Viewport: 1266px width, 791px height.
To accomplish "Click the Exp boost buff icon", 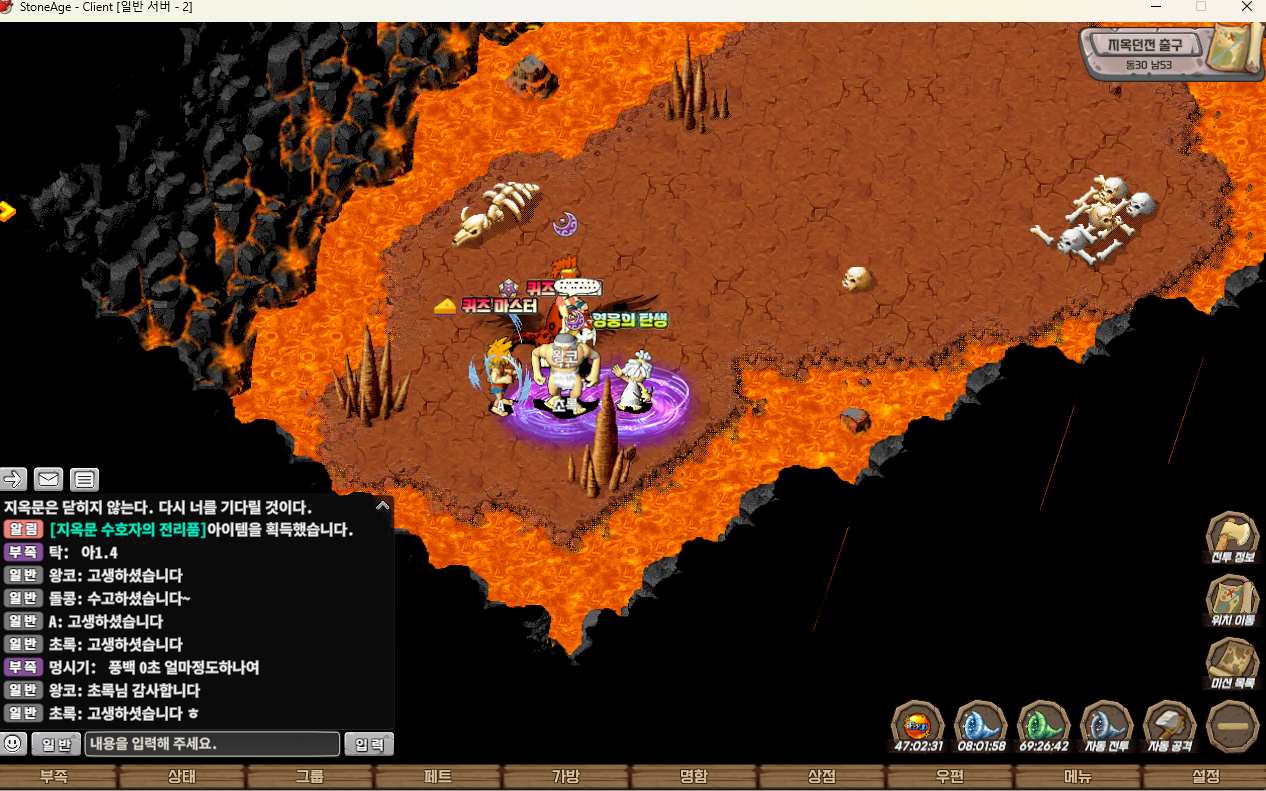I will pos(918,724).
